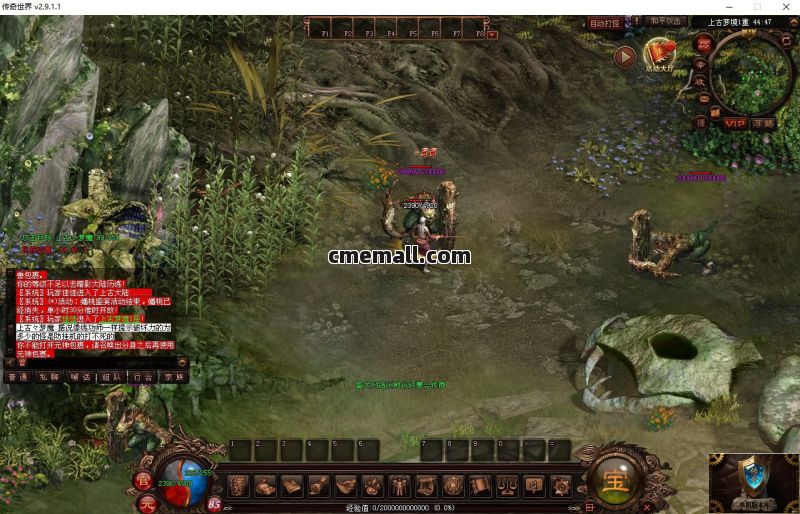Image resolution: width=800 pixels, height=514 pixels.
Task: Close the game window
Action: 785,7
